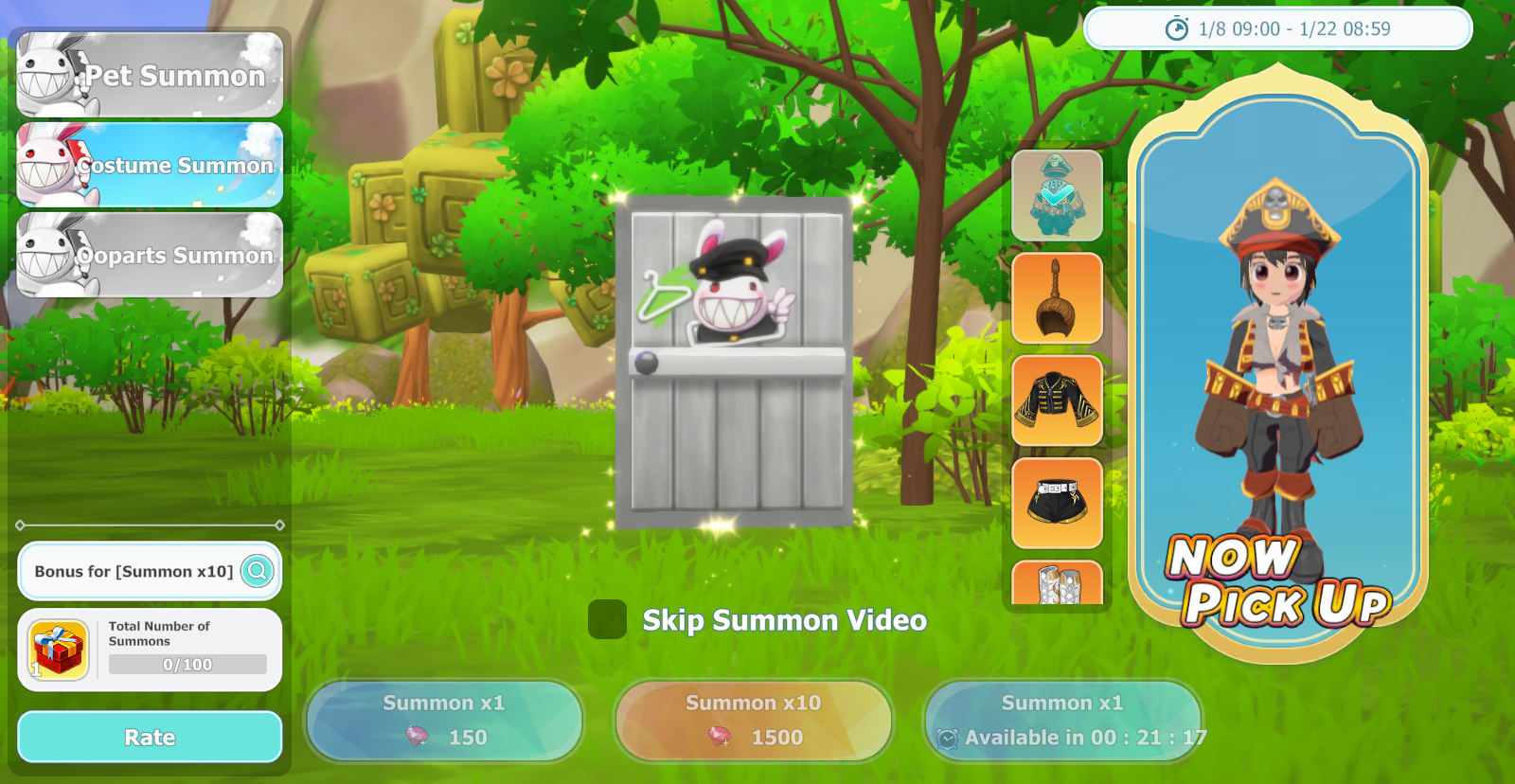Open the Ooparts Summon tab

click(x=150, y=255)
